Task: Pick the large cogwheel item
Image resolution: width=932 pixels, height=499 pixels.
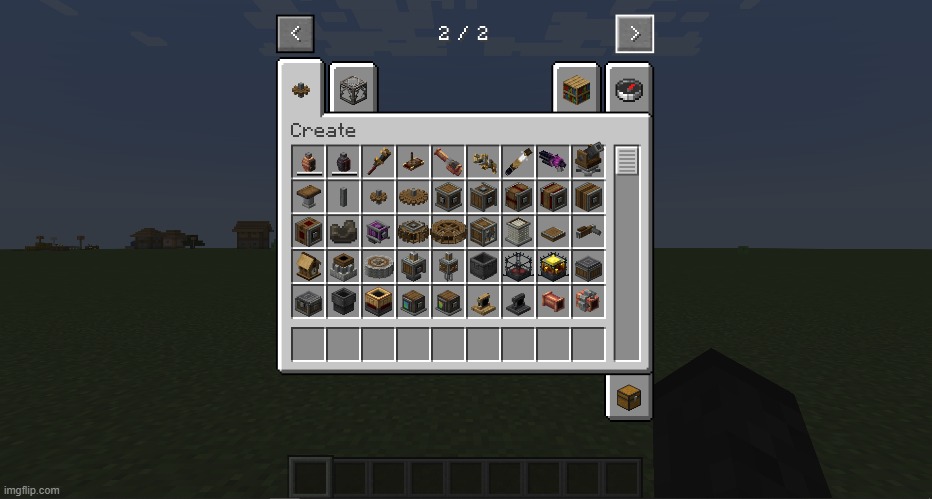Action: coord(413,197)
